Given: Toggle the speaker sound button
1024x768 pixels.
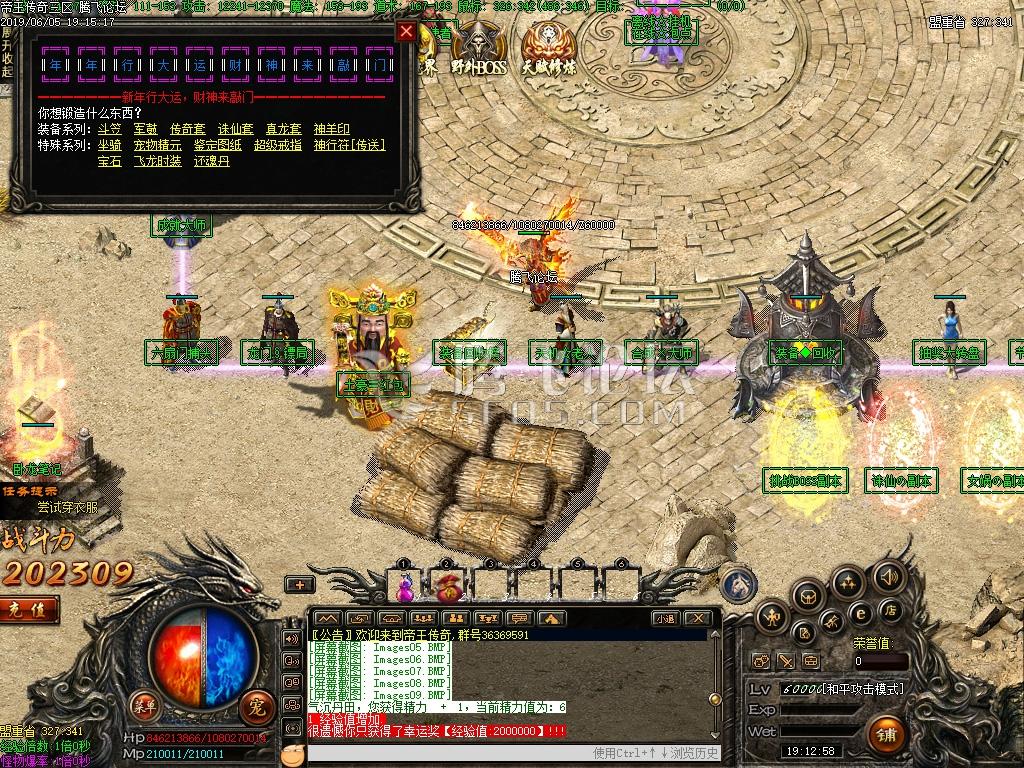Looking at the screenshot, I should tap(886, 577).
